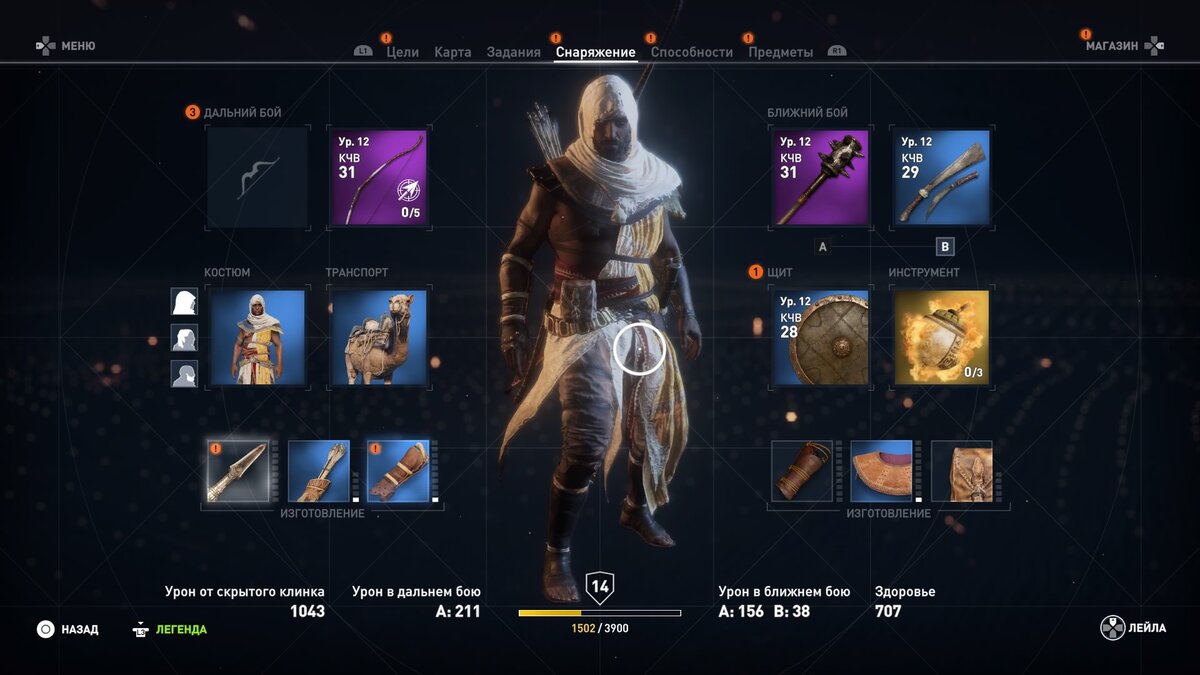
Task: Upgrade the hidden blade crafting slot
Action: tap(238, 471)
